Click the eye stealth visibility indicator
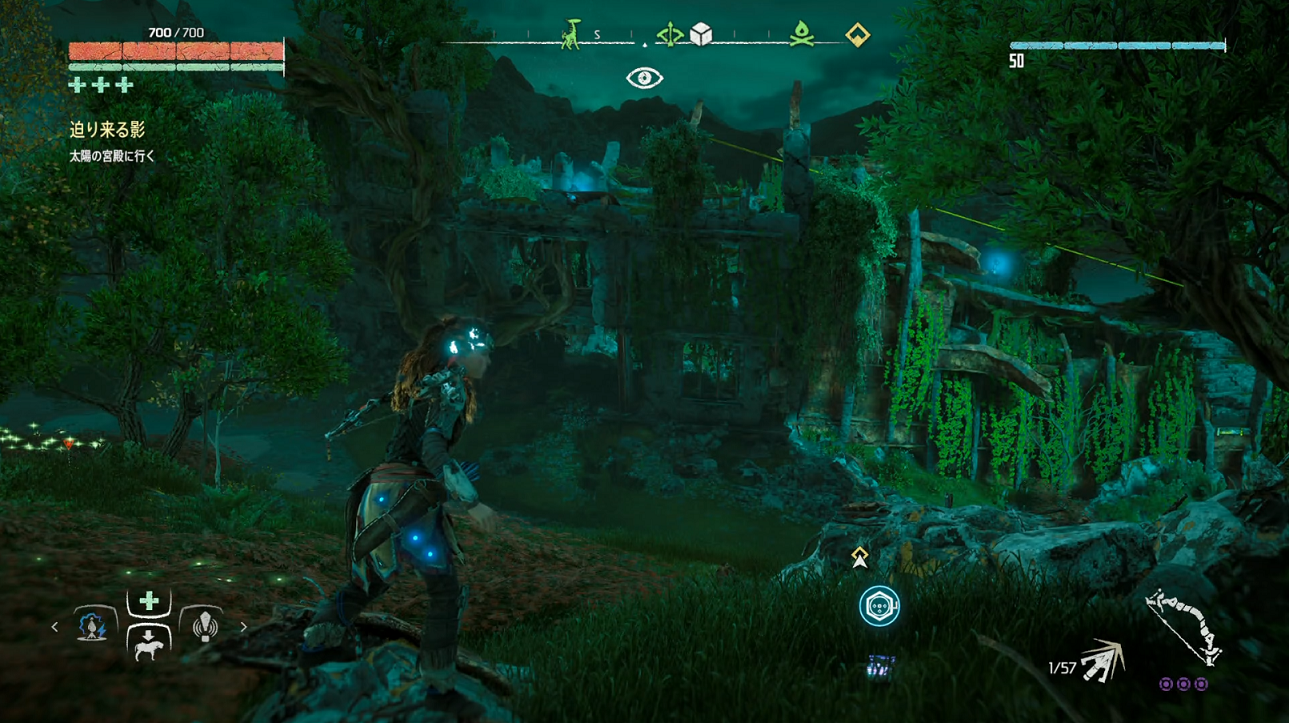The image size is (1289, 723). click(644, 78)
